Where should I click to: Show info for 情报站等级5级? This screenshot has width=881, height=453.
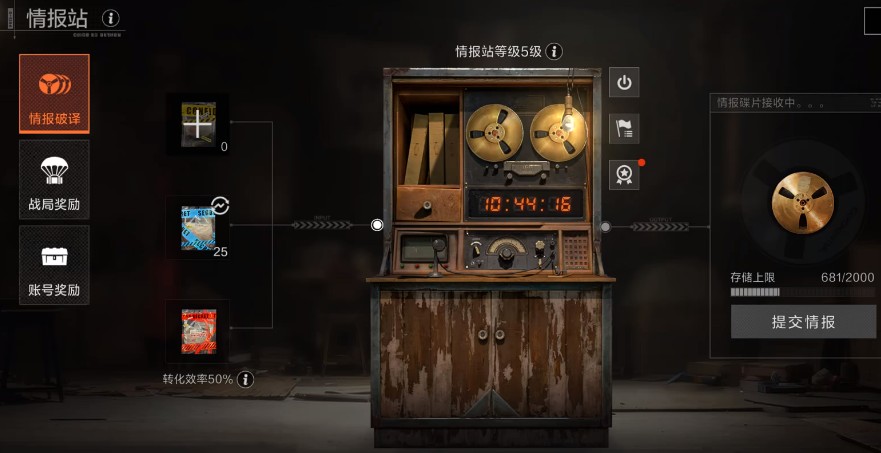(x=554, y=51)
